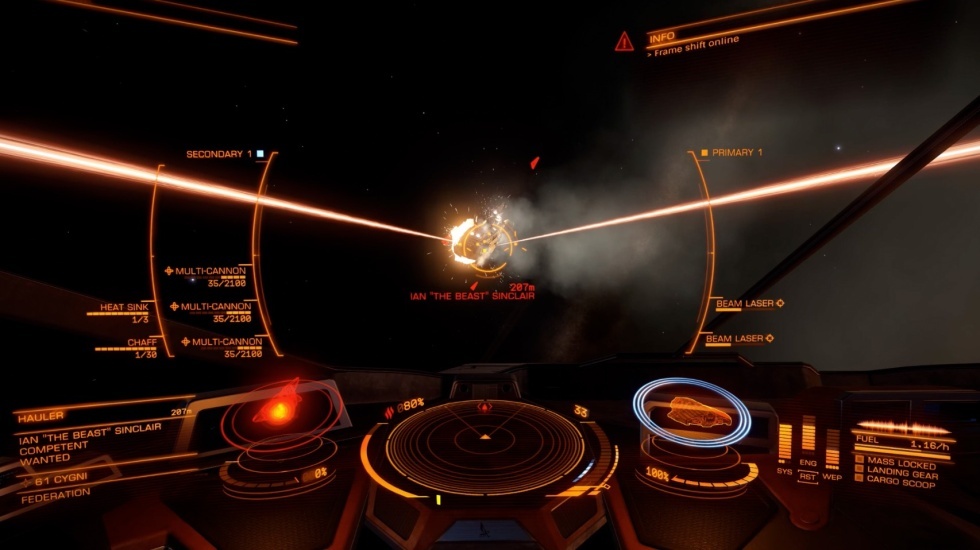Select the orange target ship hologram

[279, 405]
